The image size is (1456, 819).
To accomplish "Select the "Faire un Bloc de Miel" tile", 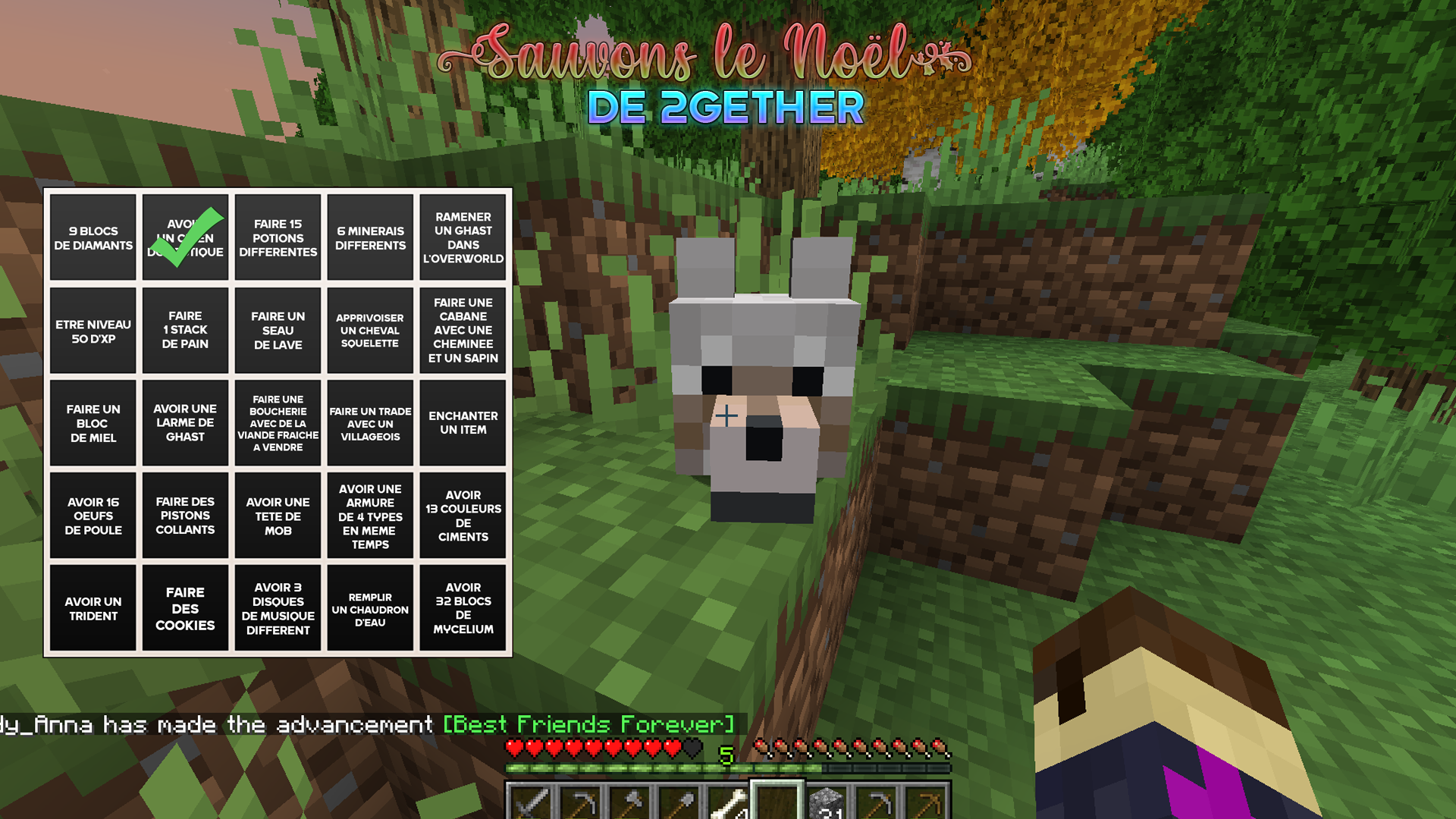I will [x=93, y=422].
